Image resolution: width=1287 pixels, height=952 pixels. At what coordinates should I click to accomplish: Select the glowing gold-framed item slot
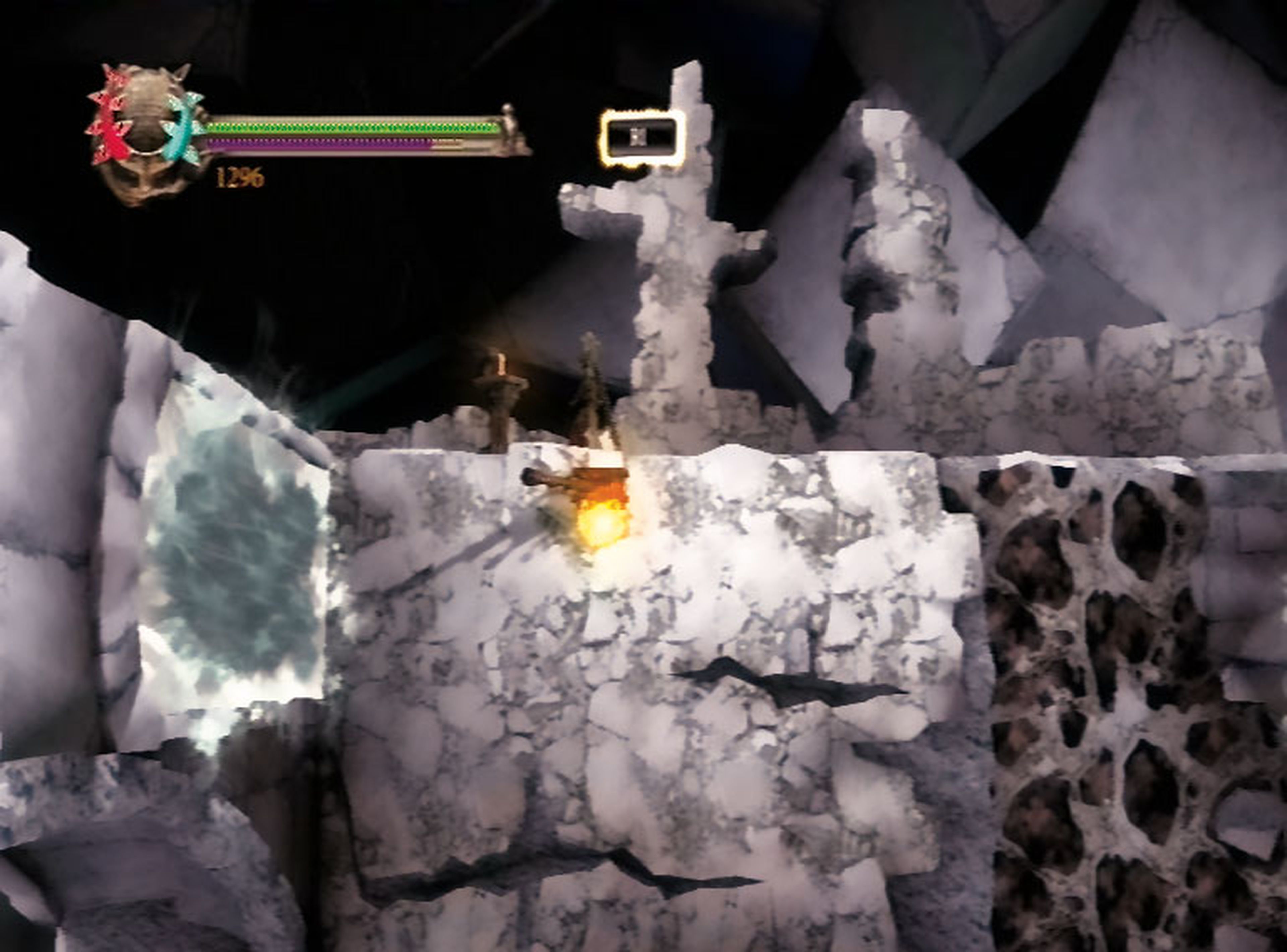click(x=642, y=137)
